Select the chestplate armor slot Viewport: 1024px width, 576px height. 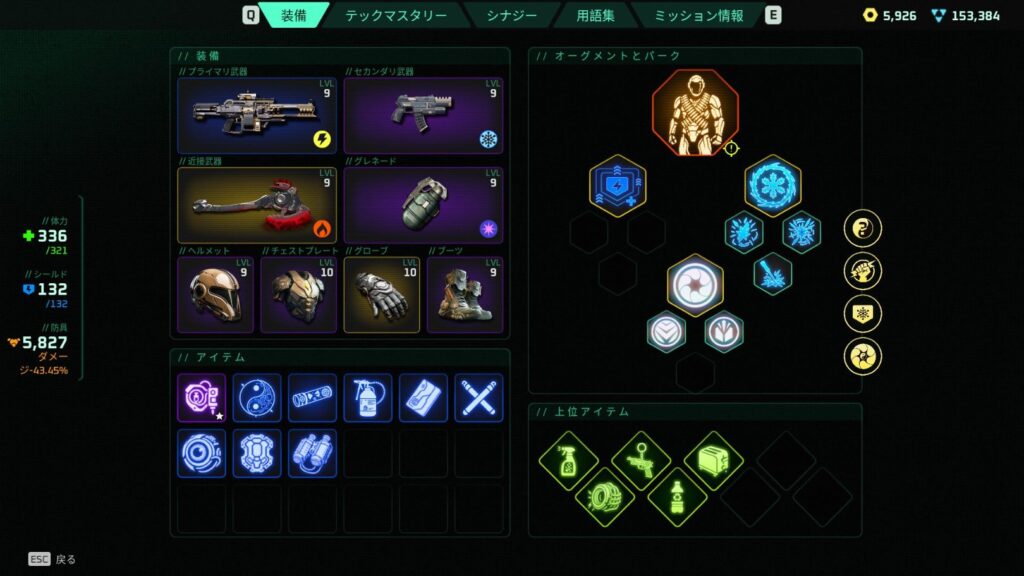[299, 295]
